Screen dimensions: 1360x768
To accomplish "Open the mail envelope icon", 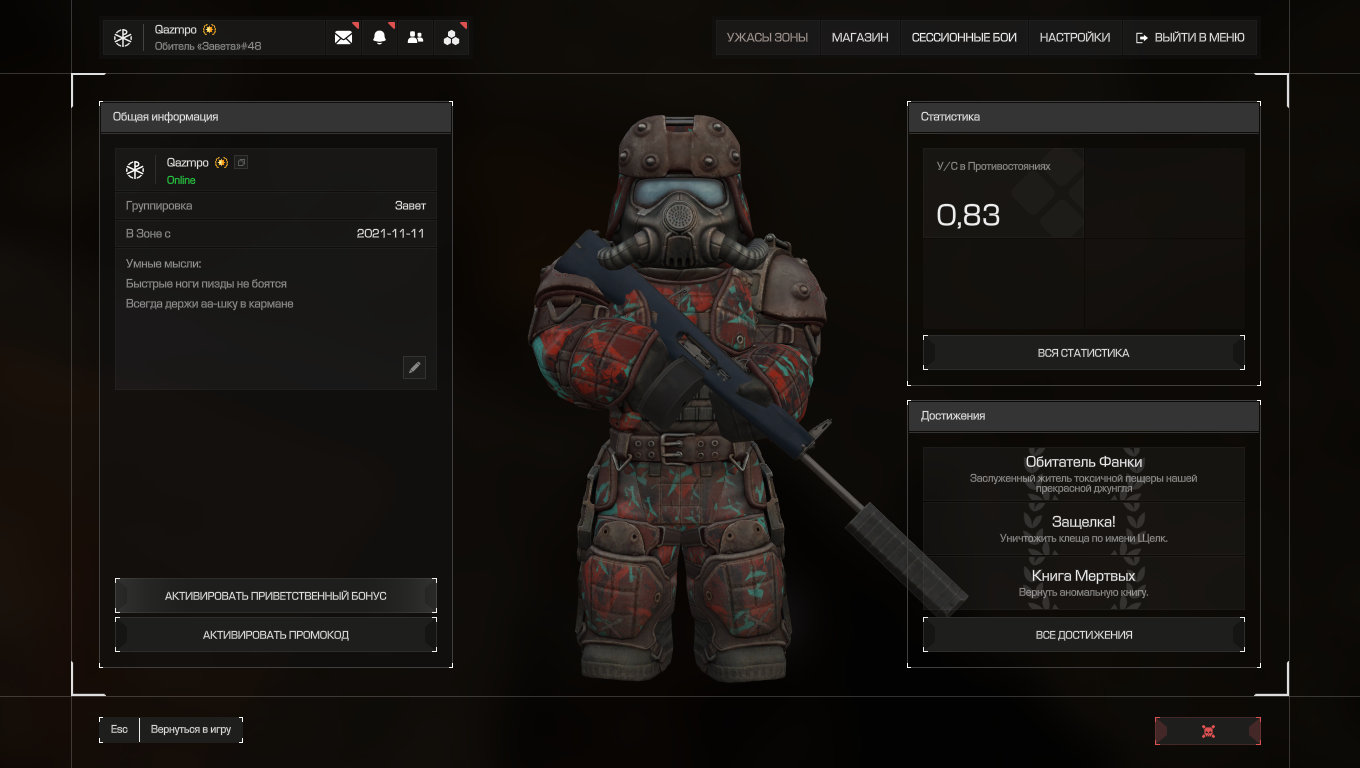I will coord(344,38).
